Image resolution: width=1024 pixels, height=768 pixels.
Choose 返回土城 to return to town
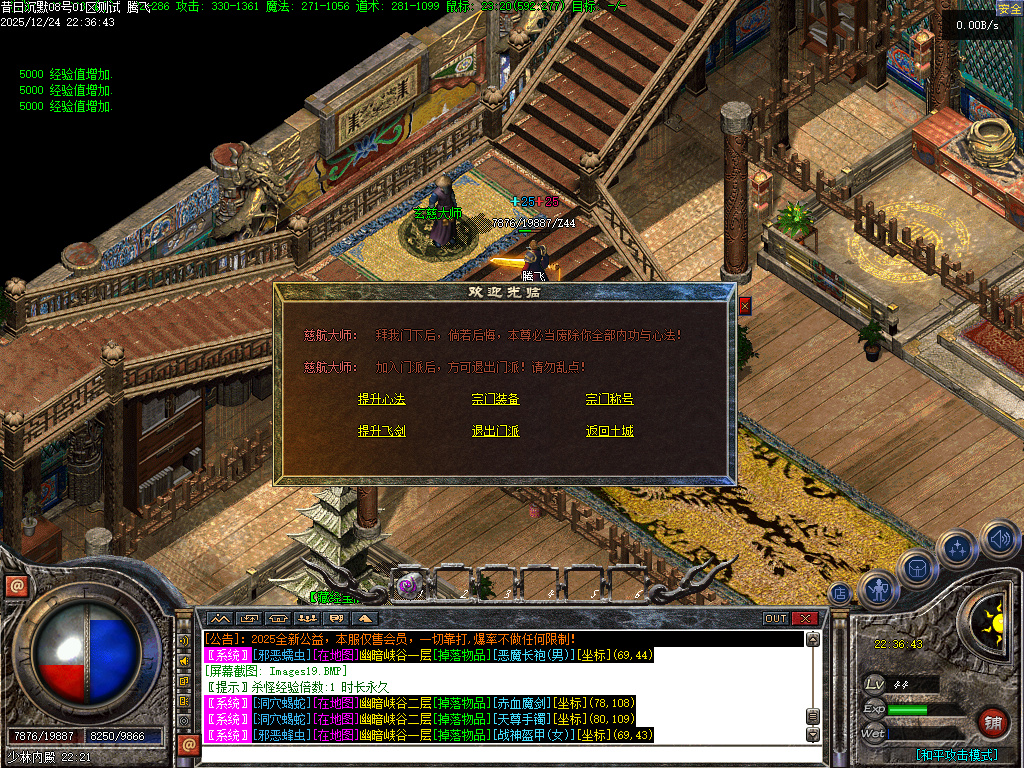pyautogui.click(x=609, y=432)
